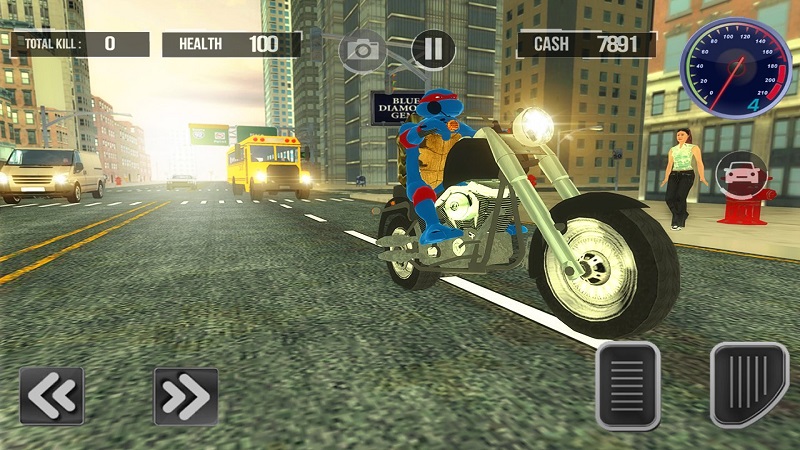Hit the brake pedal
Screen dimensions: 800x450
tap(628, 385)
